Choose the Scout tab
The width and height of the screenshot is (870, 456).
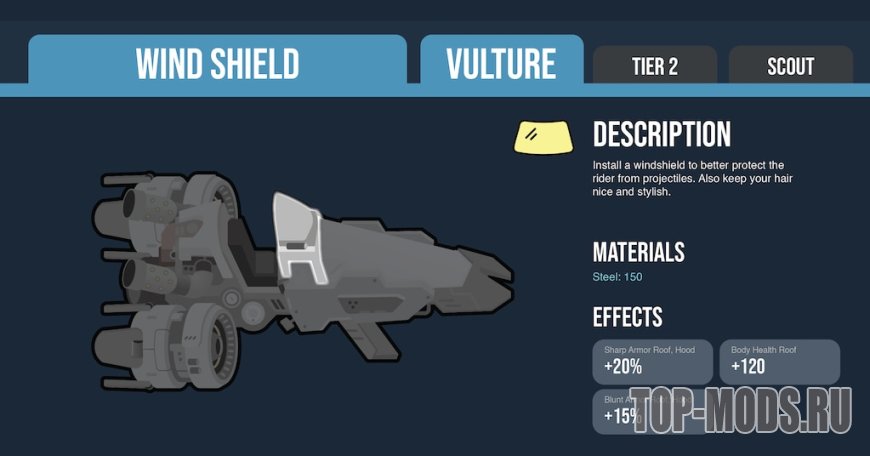pyautogui.click(x=790, y=66)
